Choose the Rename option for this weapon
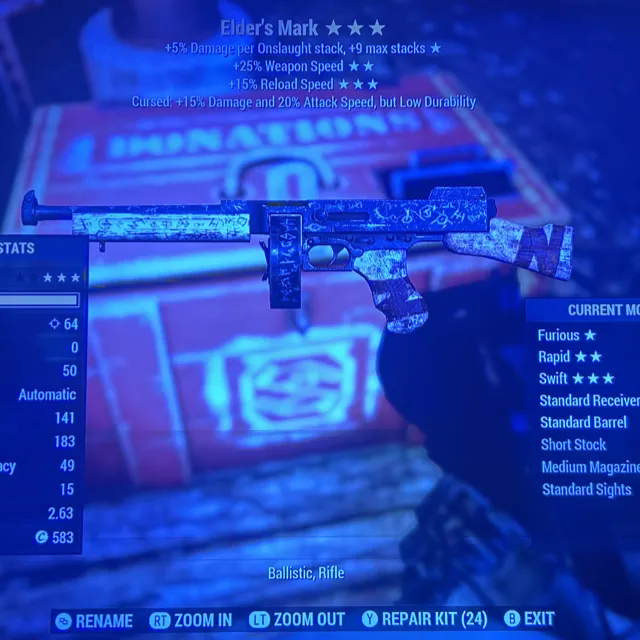The width and height of the screenshot is (640, 640). point(95,620)
